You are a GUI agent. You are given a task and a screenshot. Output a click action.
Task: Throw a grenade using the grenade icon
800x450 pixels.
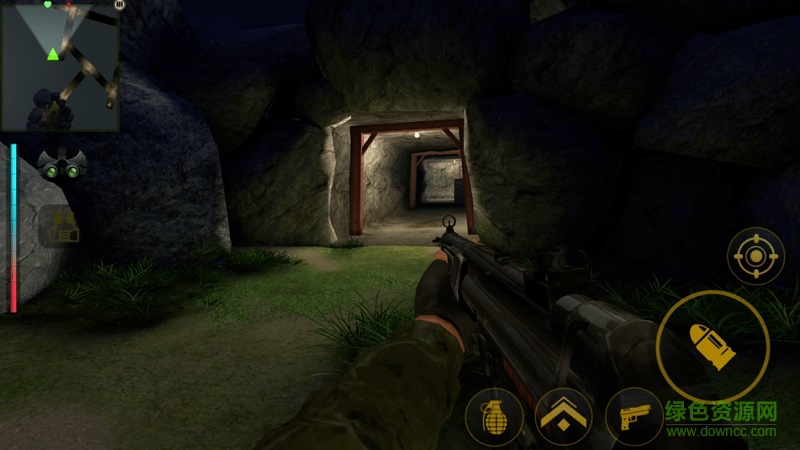point(494,416)
